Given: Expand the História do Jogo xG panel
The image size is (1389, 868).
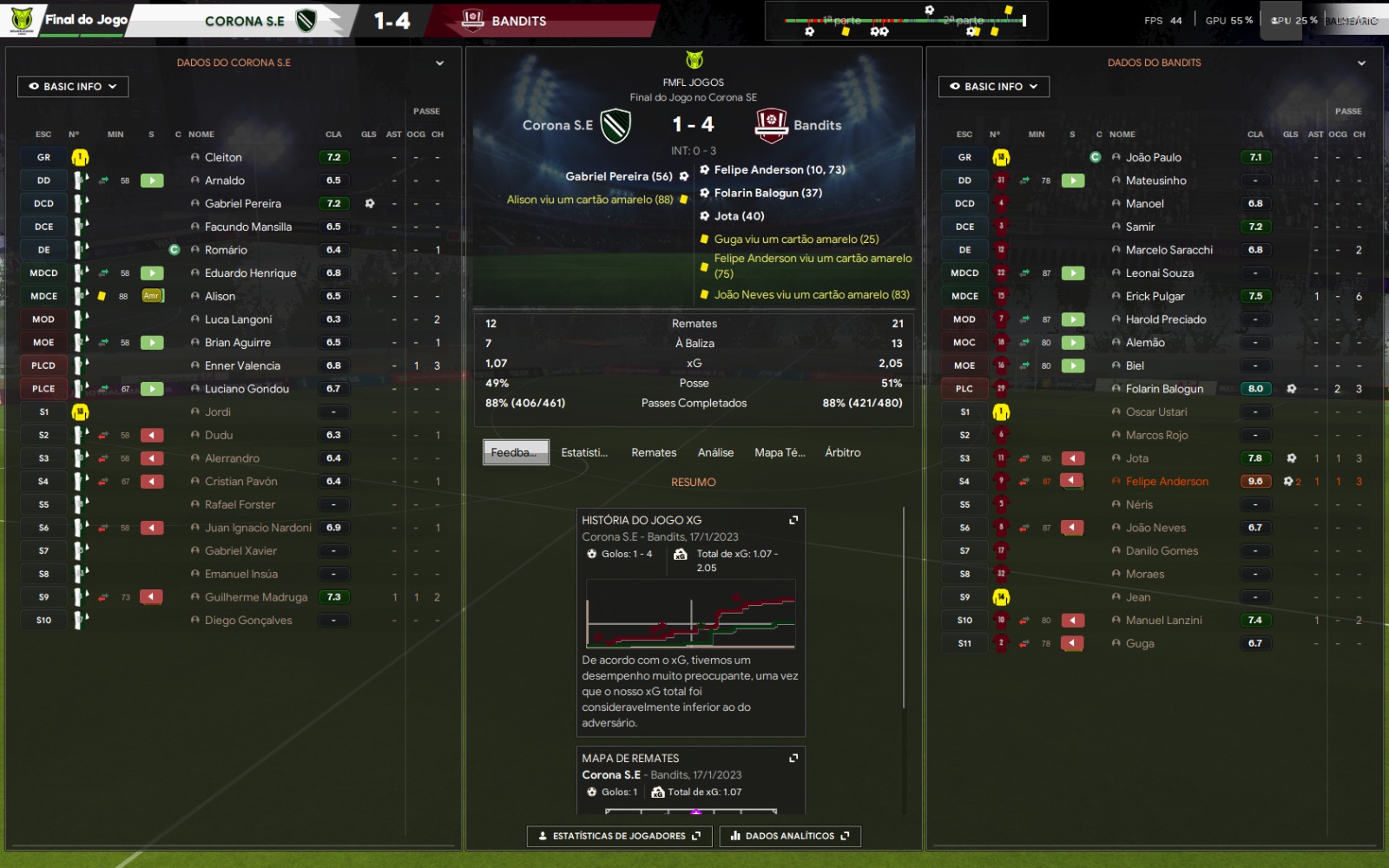Looking at the screenshot, I should point(793,520).
